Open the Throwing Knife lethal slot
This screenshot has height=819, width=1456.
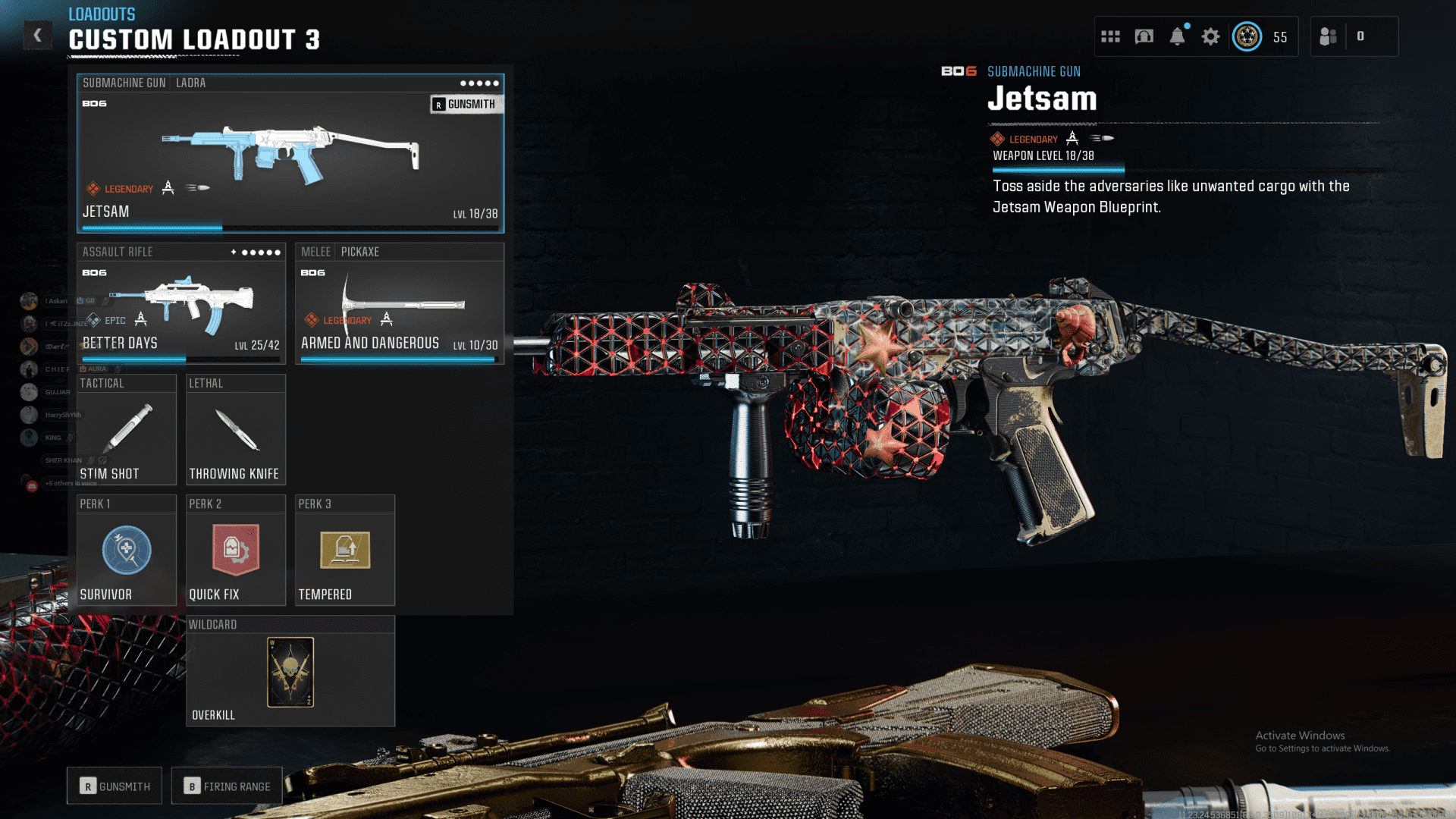click(235, 429)
